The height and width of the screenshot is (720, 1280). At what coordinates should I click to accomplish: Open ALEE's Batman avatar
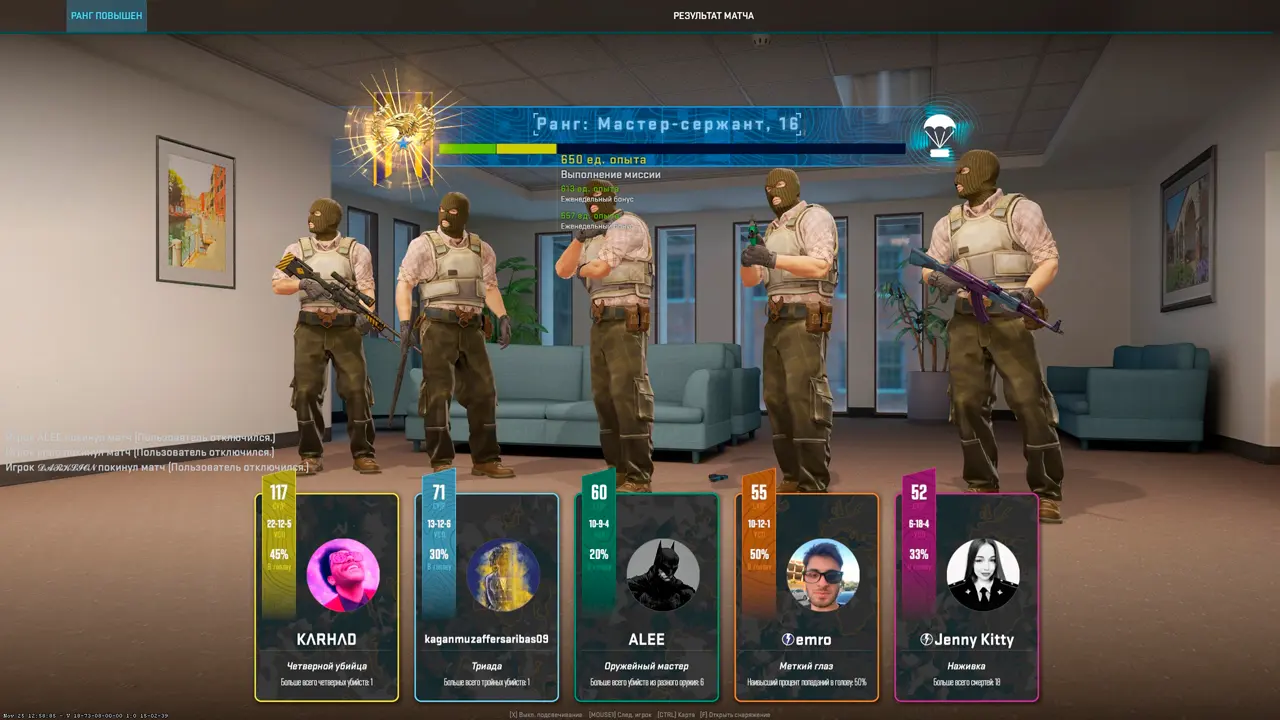coord(663,575)
